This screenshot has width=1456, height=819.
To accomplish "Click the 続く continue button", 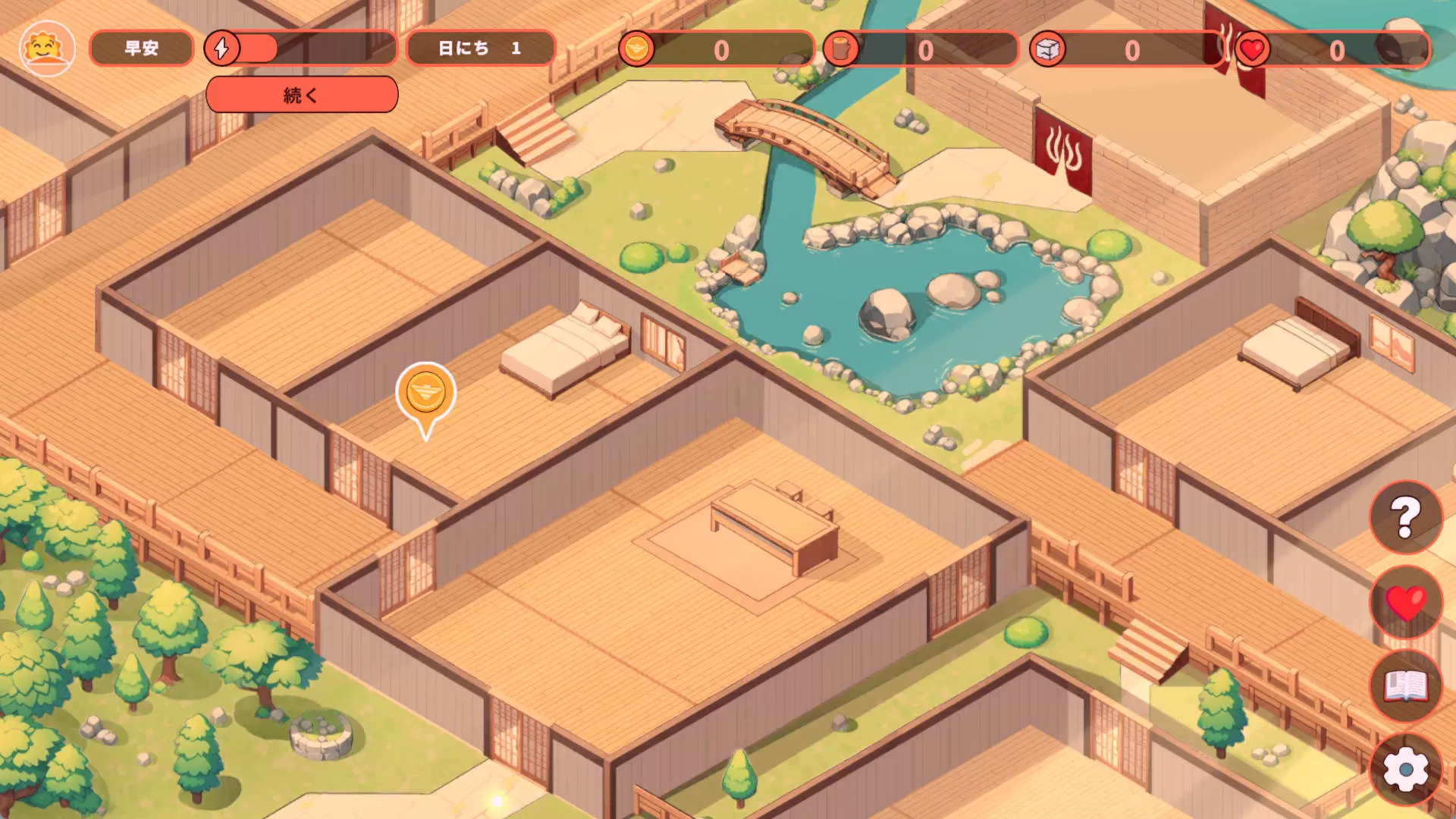I will pyautogui.click(x=302, y=95).
